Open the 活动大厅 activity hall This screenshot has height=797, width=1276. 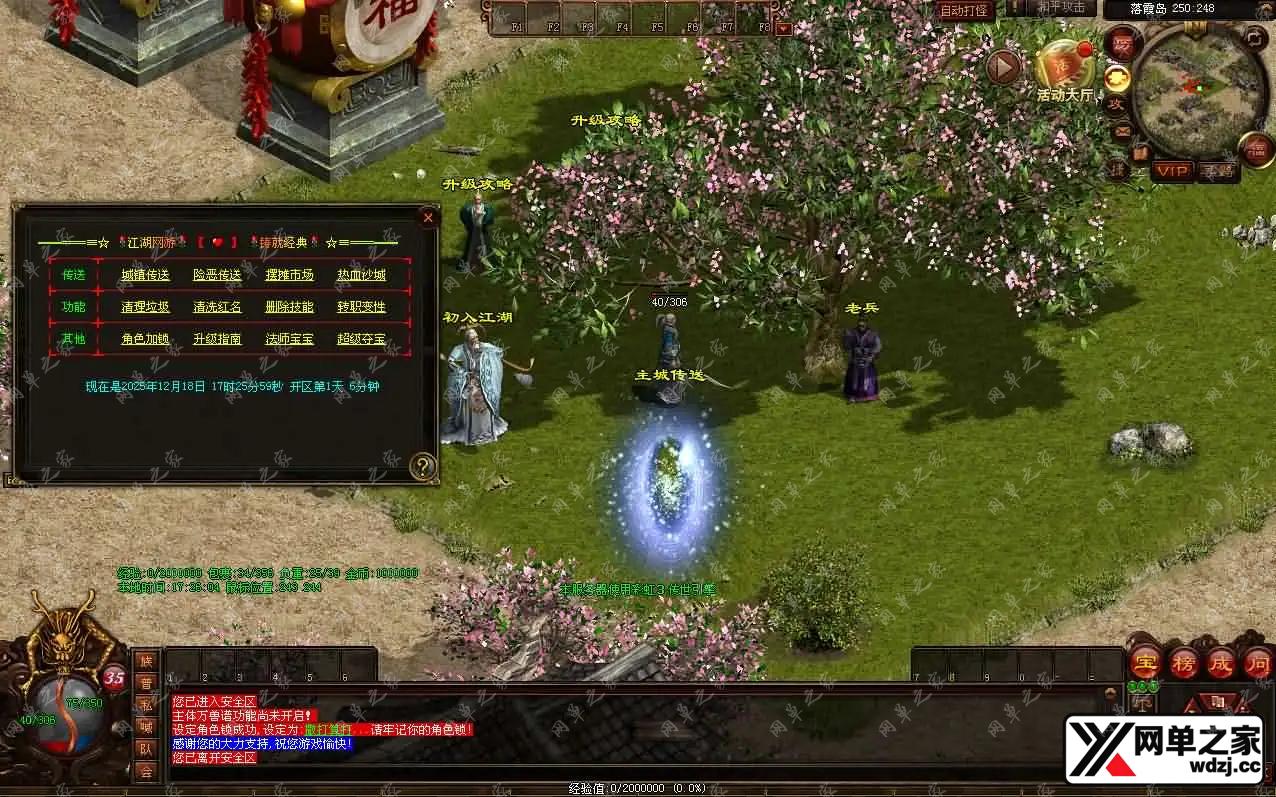tap(1064, 70)
